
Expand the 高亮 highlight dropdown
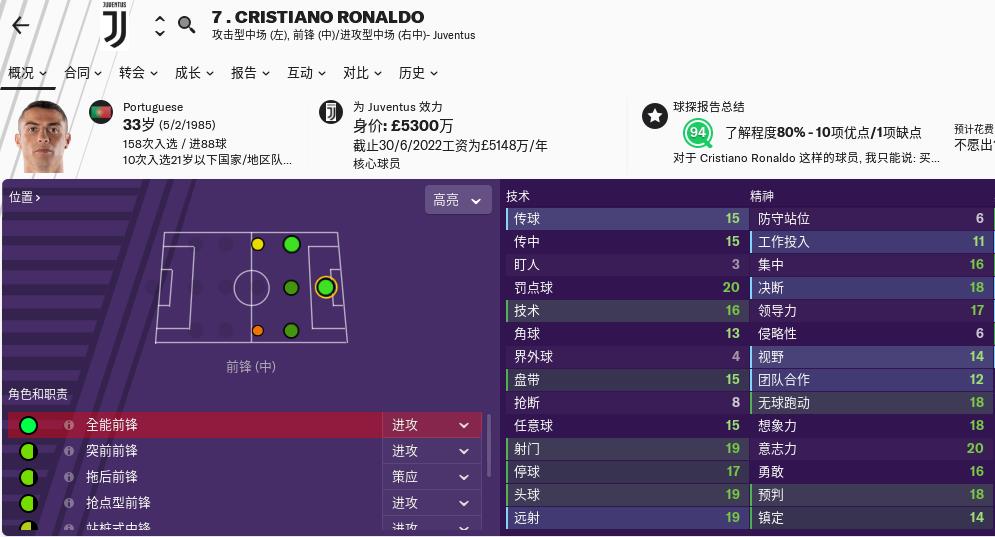click(x=459, y=200)
